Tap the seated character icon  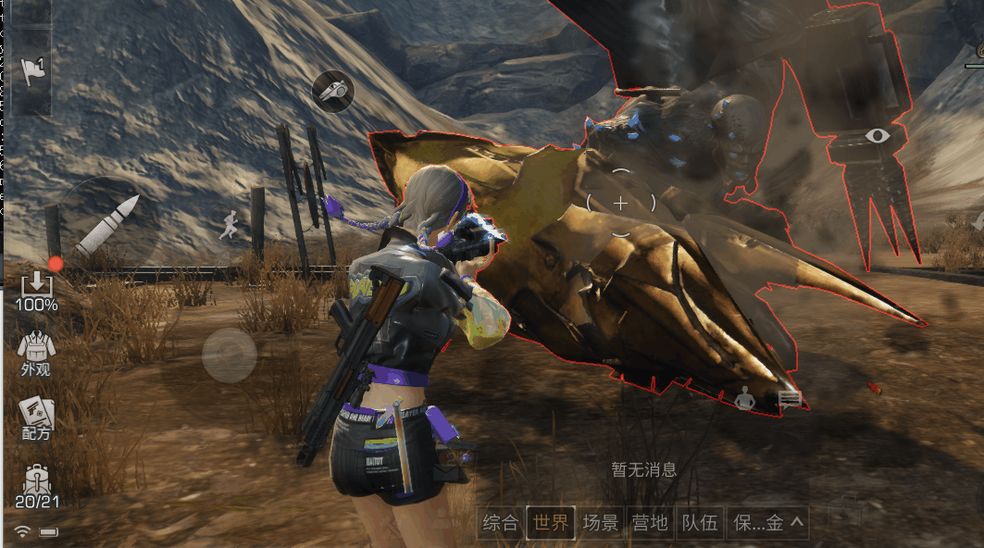(744, 400)
